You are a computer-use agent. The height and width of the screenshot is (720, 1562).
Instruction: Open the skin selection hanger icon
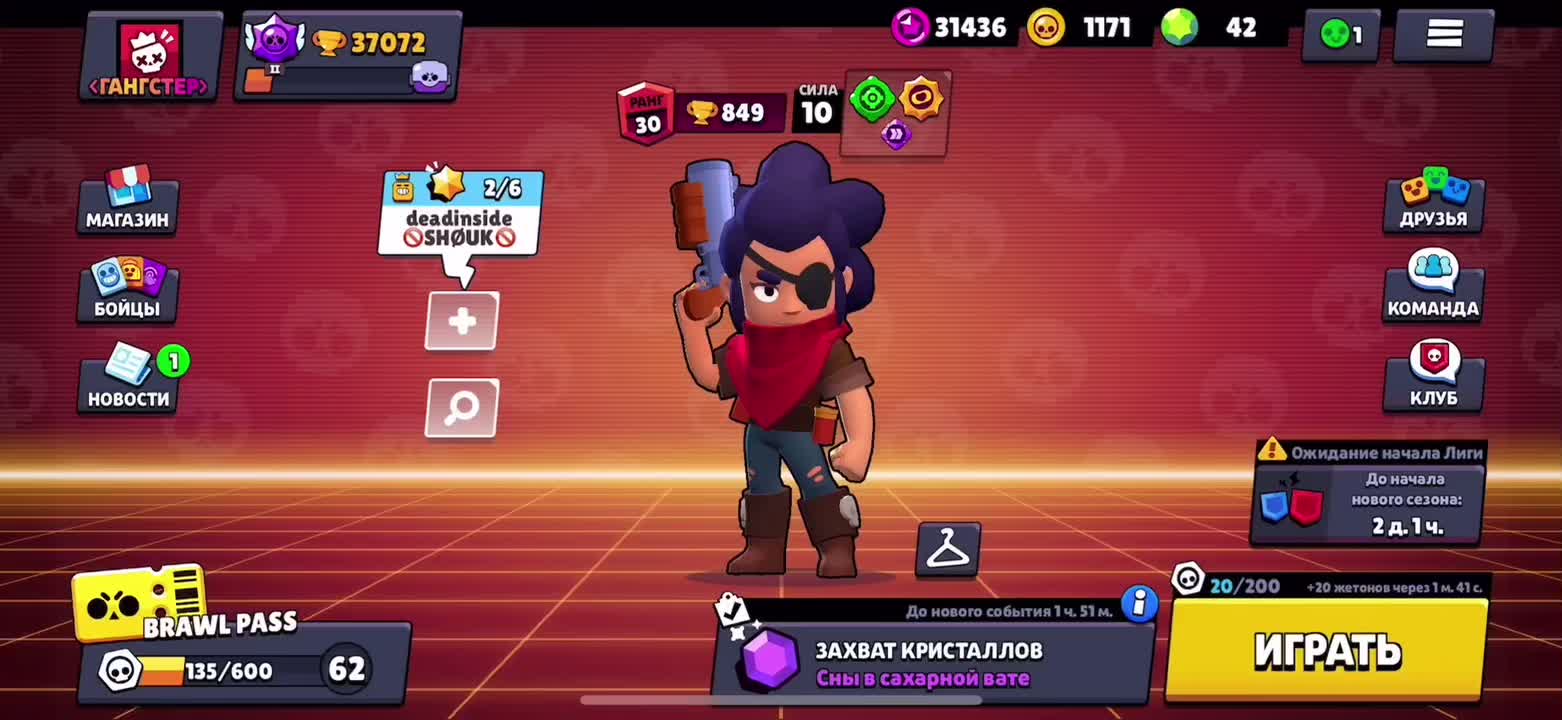(x=947, y=549)
